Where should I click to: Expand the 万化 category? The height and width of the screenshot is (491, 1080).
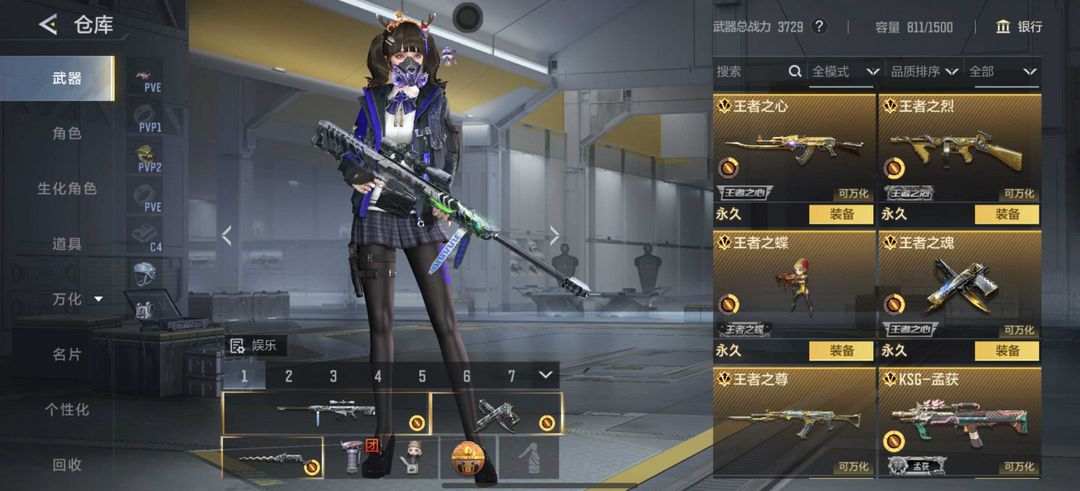tap(77, 299)
